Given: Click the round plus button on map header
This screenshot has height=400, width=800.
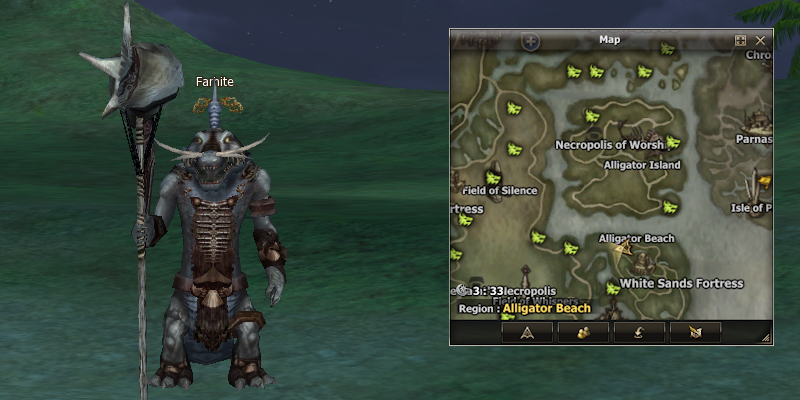Looking at the screenshot, I should click(531, 42).
